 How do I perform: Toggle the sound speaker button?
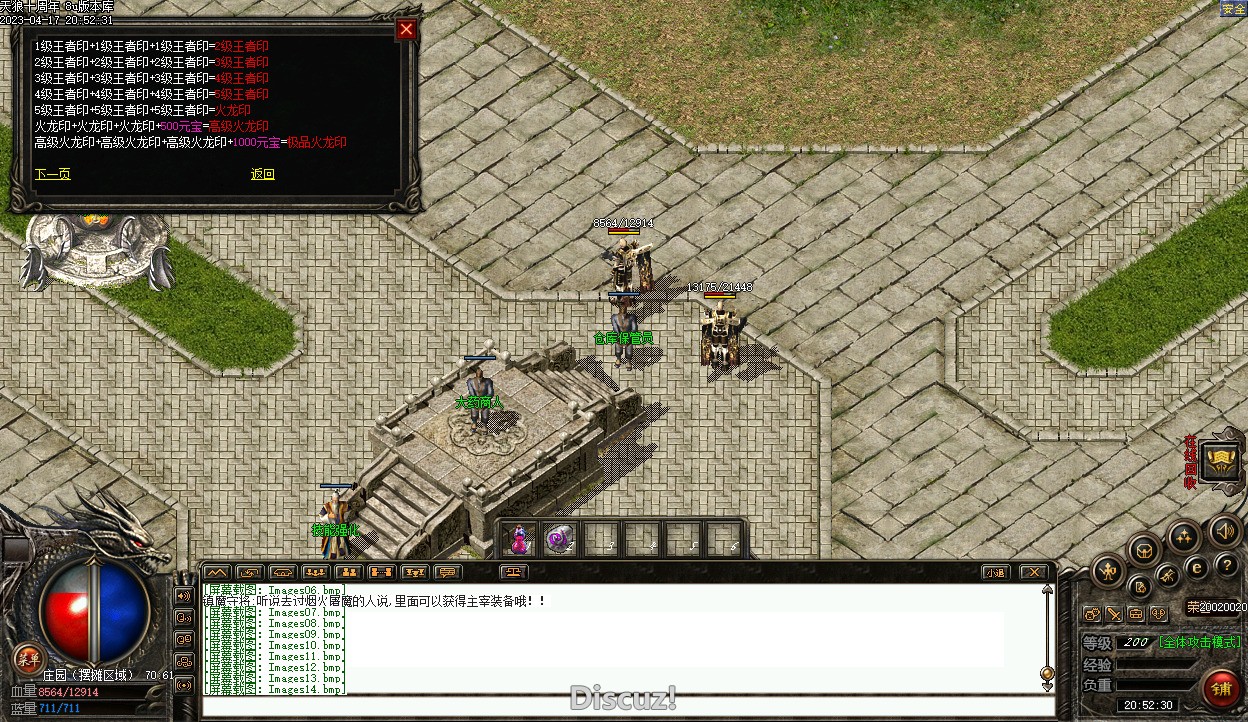(1223, 531)
